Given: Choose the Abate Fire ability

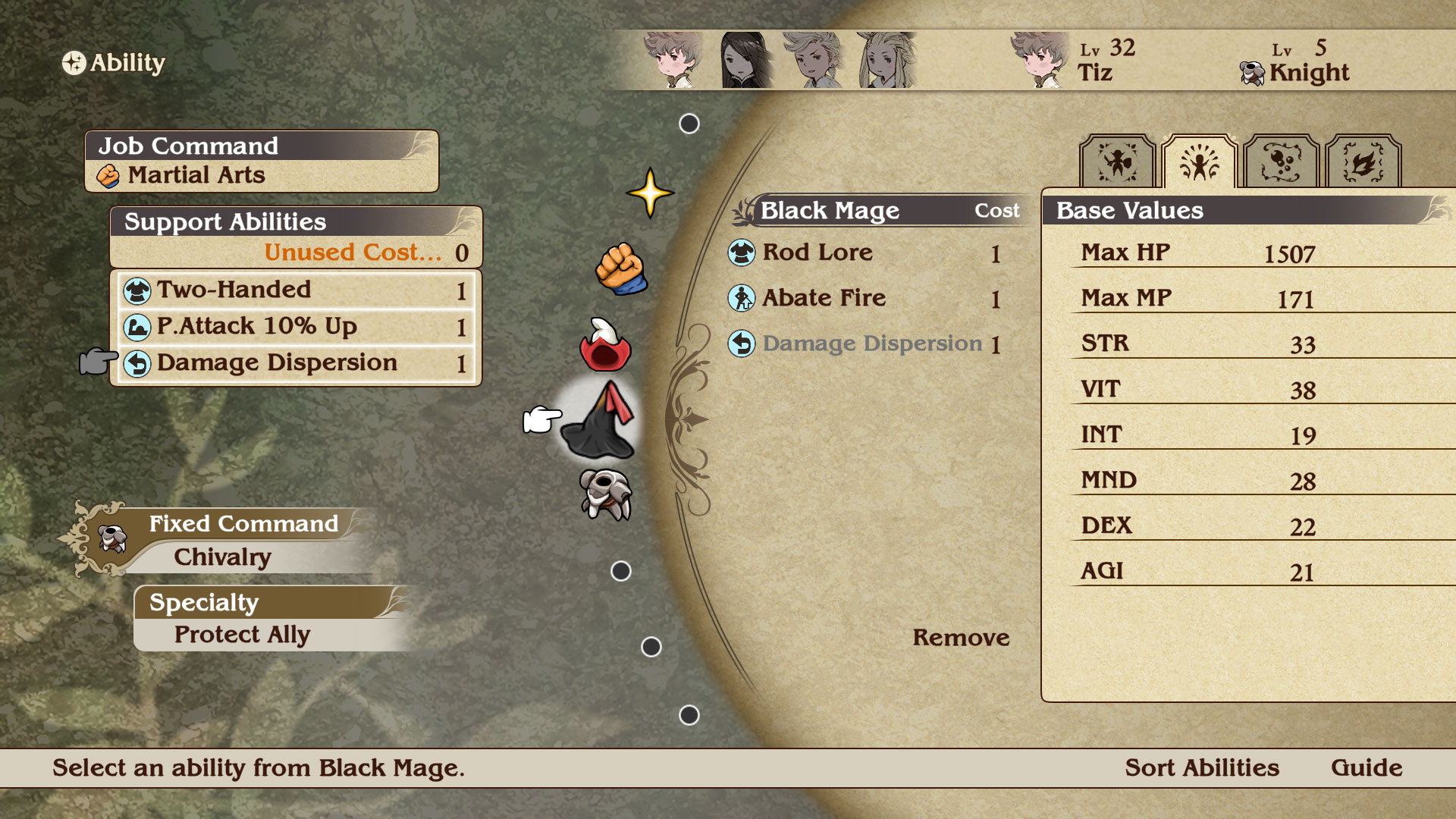Looking at the screenshot, I should 824,298.
